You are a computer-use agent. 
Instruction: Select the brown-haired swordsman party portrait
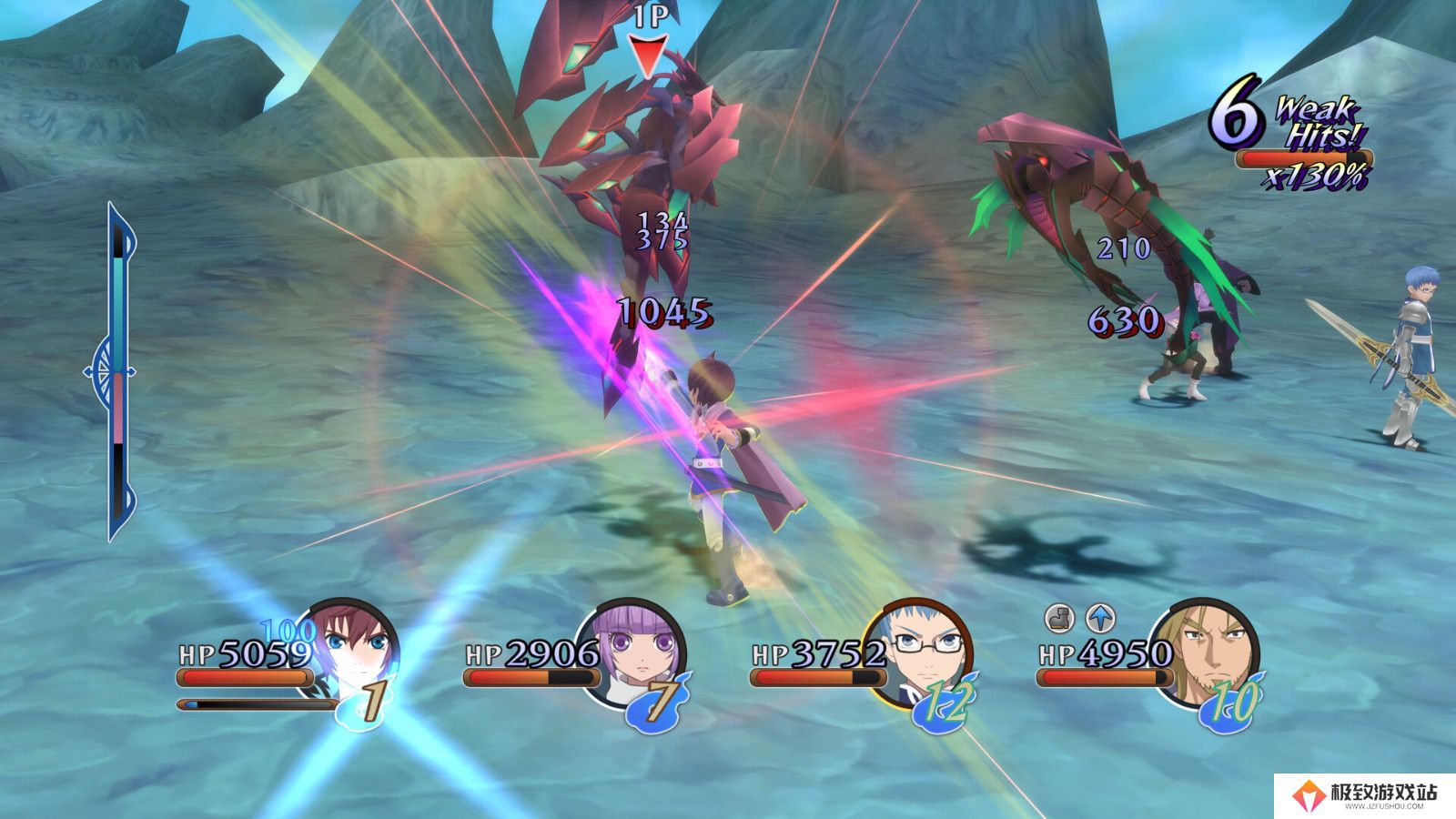[x=357, y=648]
